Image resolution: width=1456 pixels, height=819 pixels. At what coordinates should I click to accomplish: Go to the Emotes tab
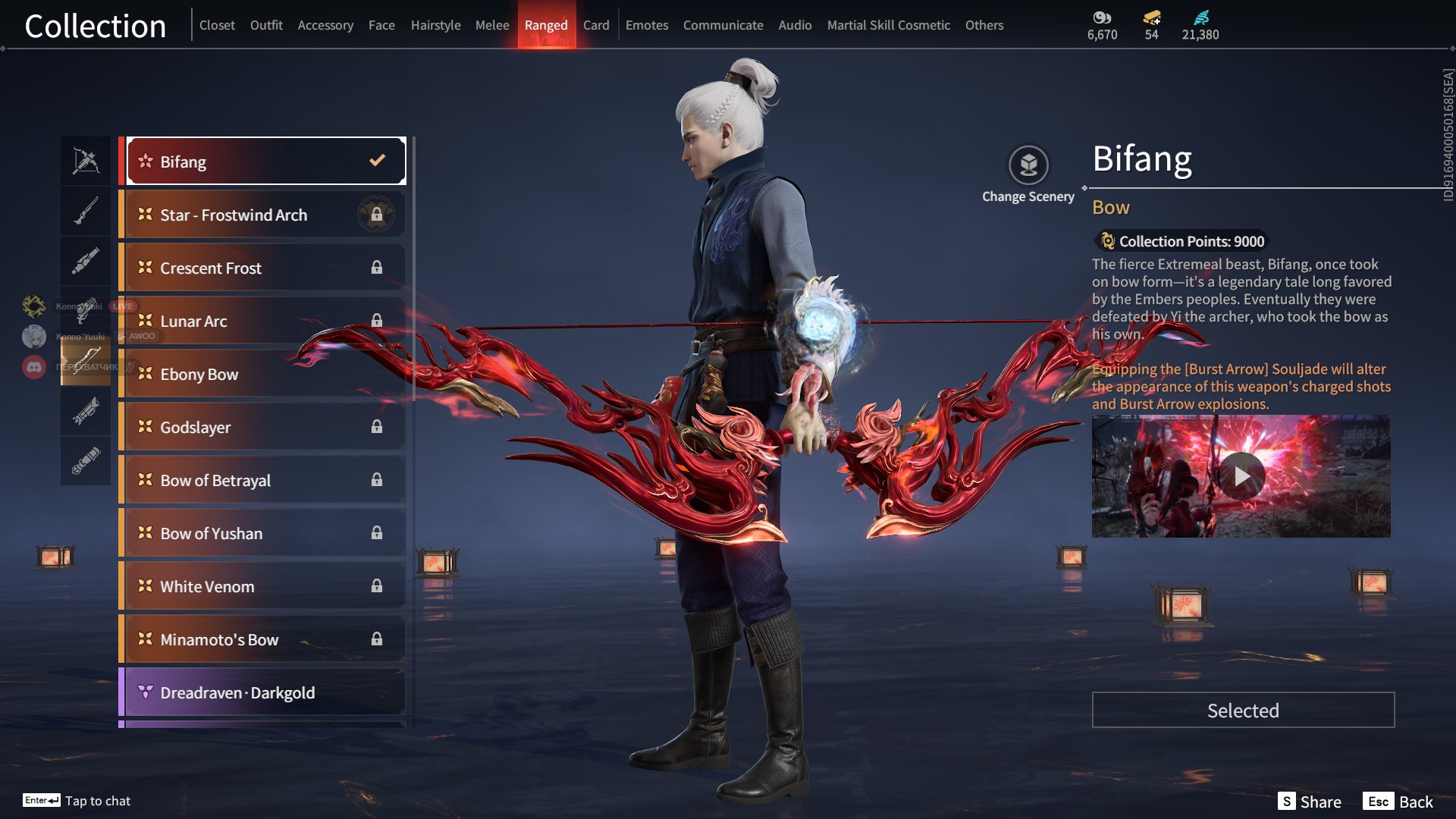[646, 25]
